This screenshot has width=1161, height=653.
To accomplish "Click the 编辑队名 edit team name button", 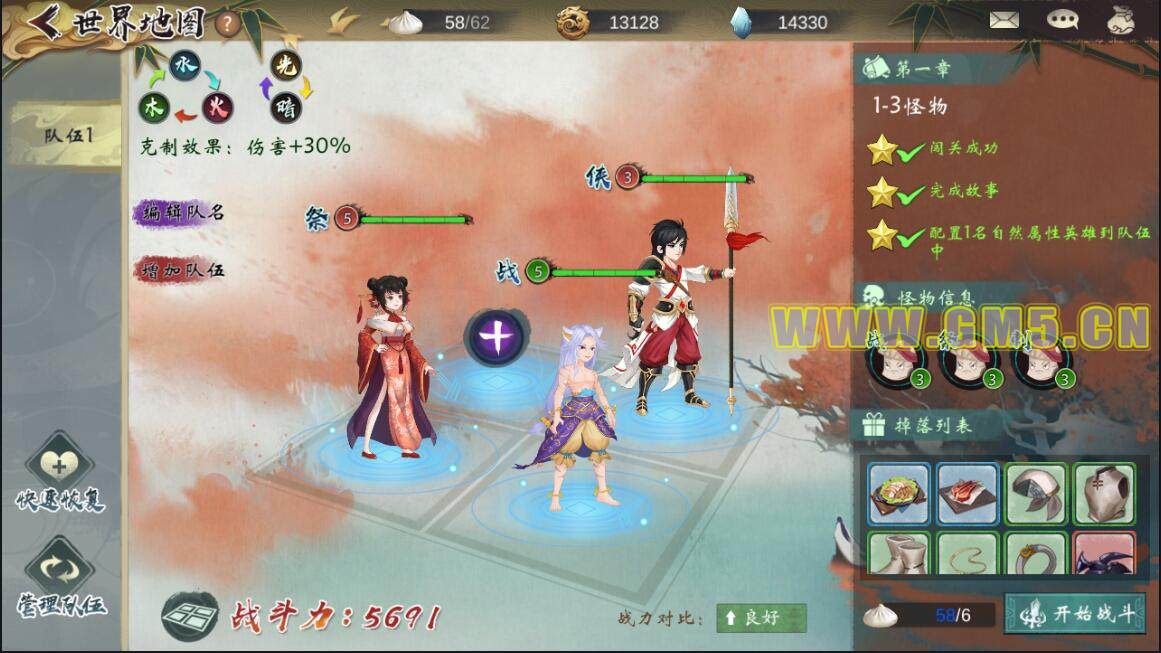I will [182, 213].
